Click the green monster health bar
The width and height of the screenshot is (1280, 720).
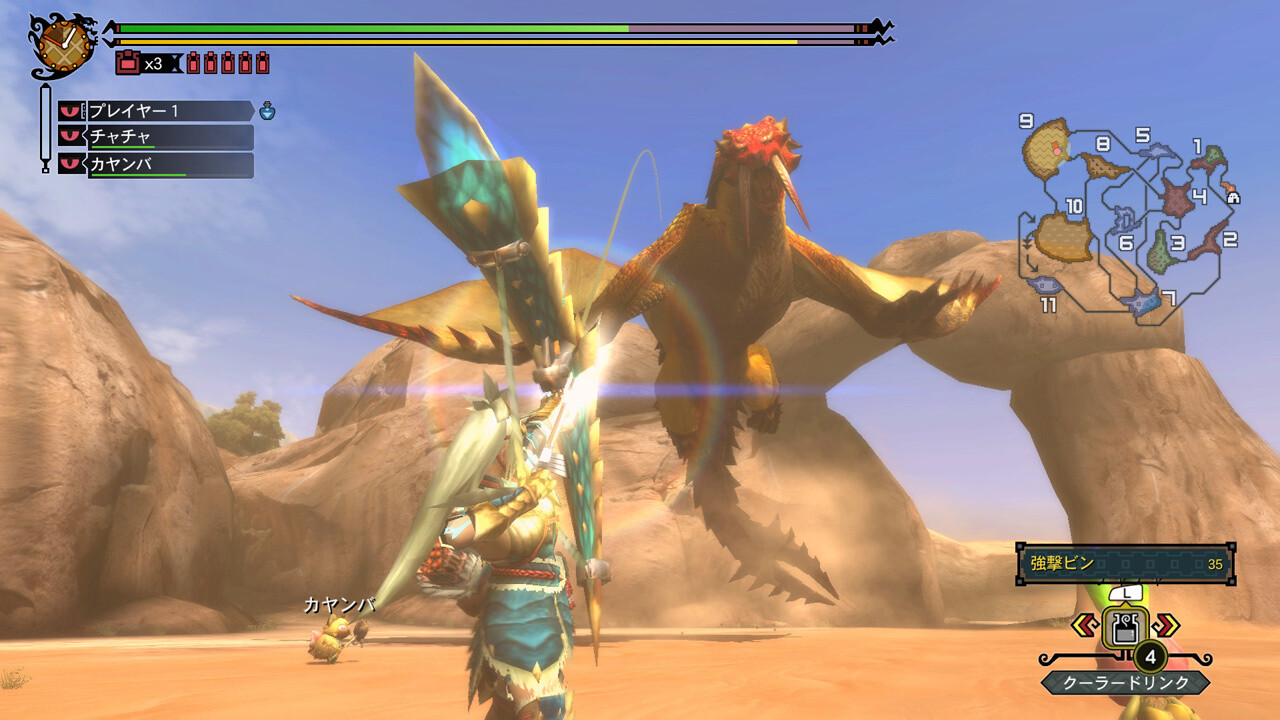[370, 27]
